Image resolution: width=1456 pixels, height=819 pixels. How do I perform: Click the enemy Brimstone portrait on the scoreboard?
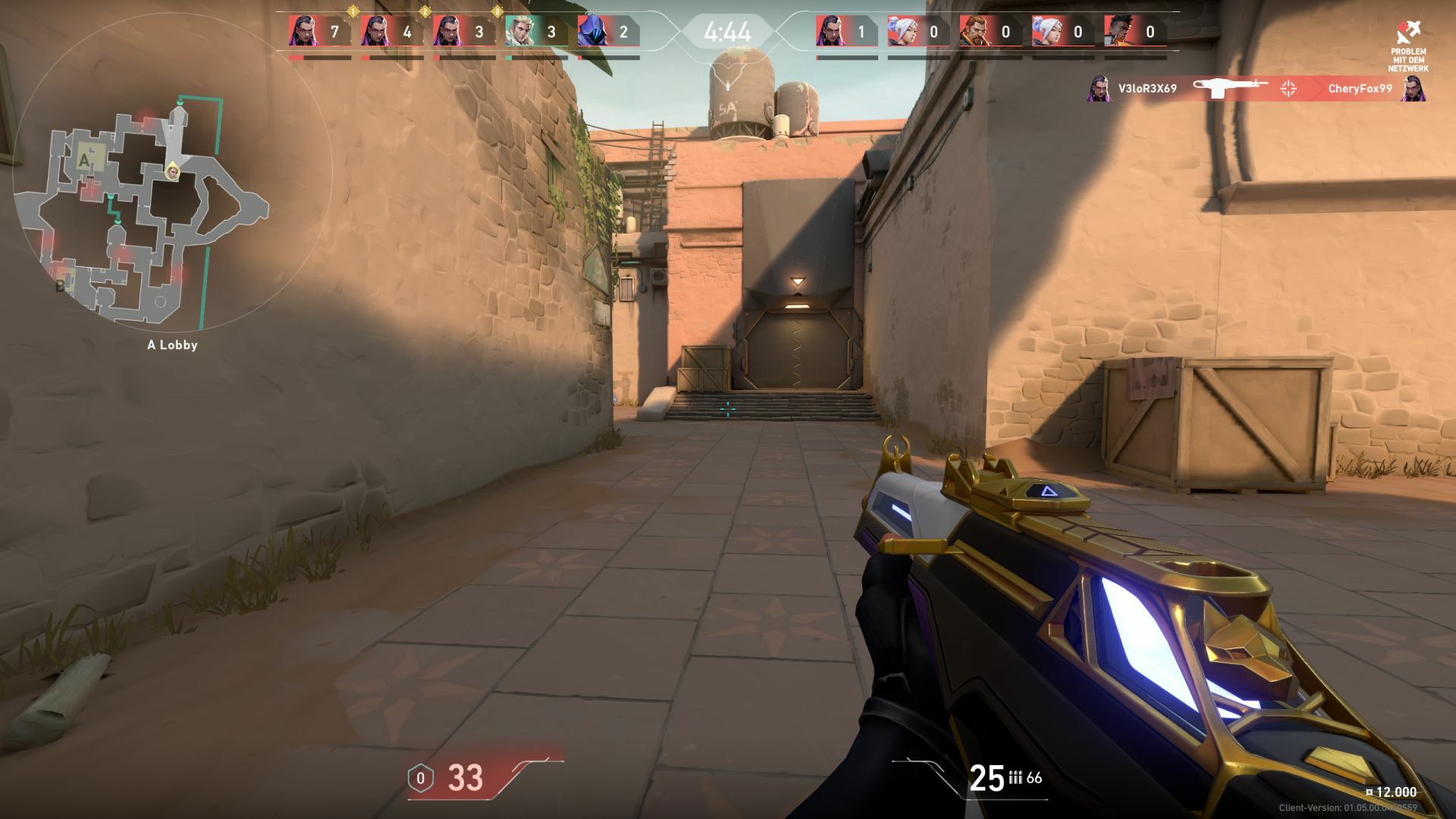pyautogui.click(x=976, y=30)
